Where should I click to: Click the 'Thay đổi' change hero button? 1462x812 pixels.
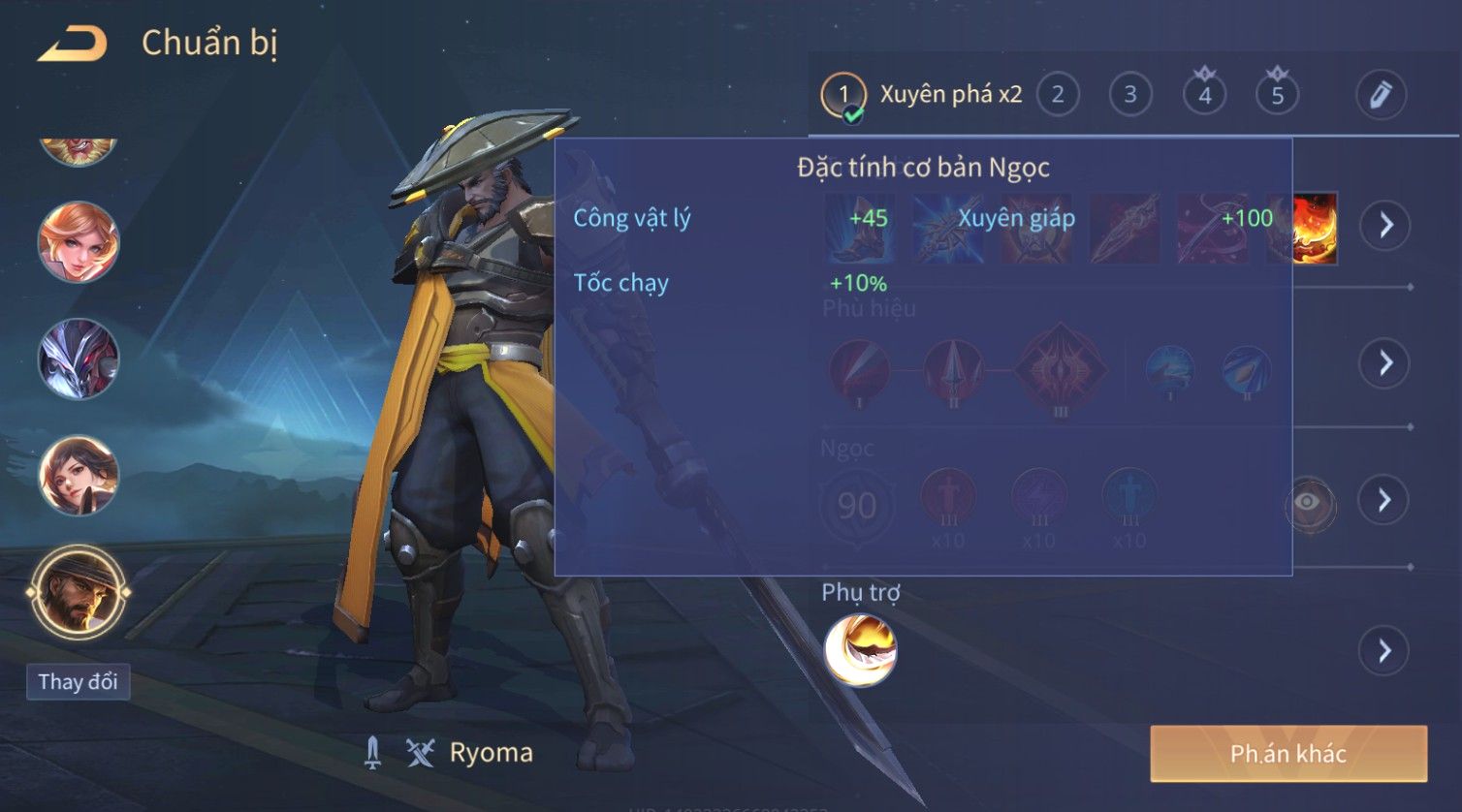[78, 681]
